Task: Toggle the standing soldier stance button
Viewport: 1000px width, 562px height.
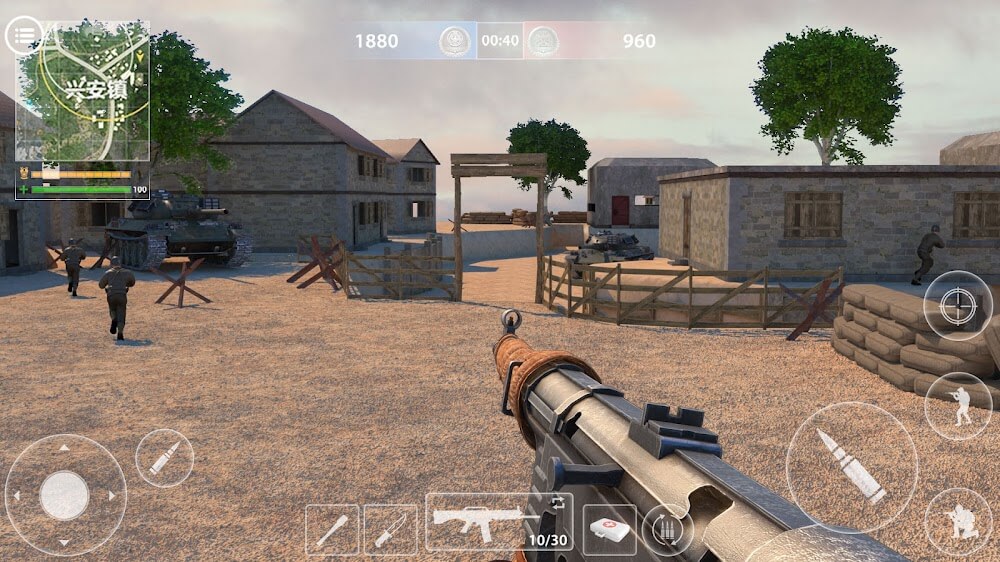Action: [957, 405]
